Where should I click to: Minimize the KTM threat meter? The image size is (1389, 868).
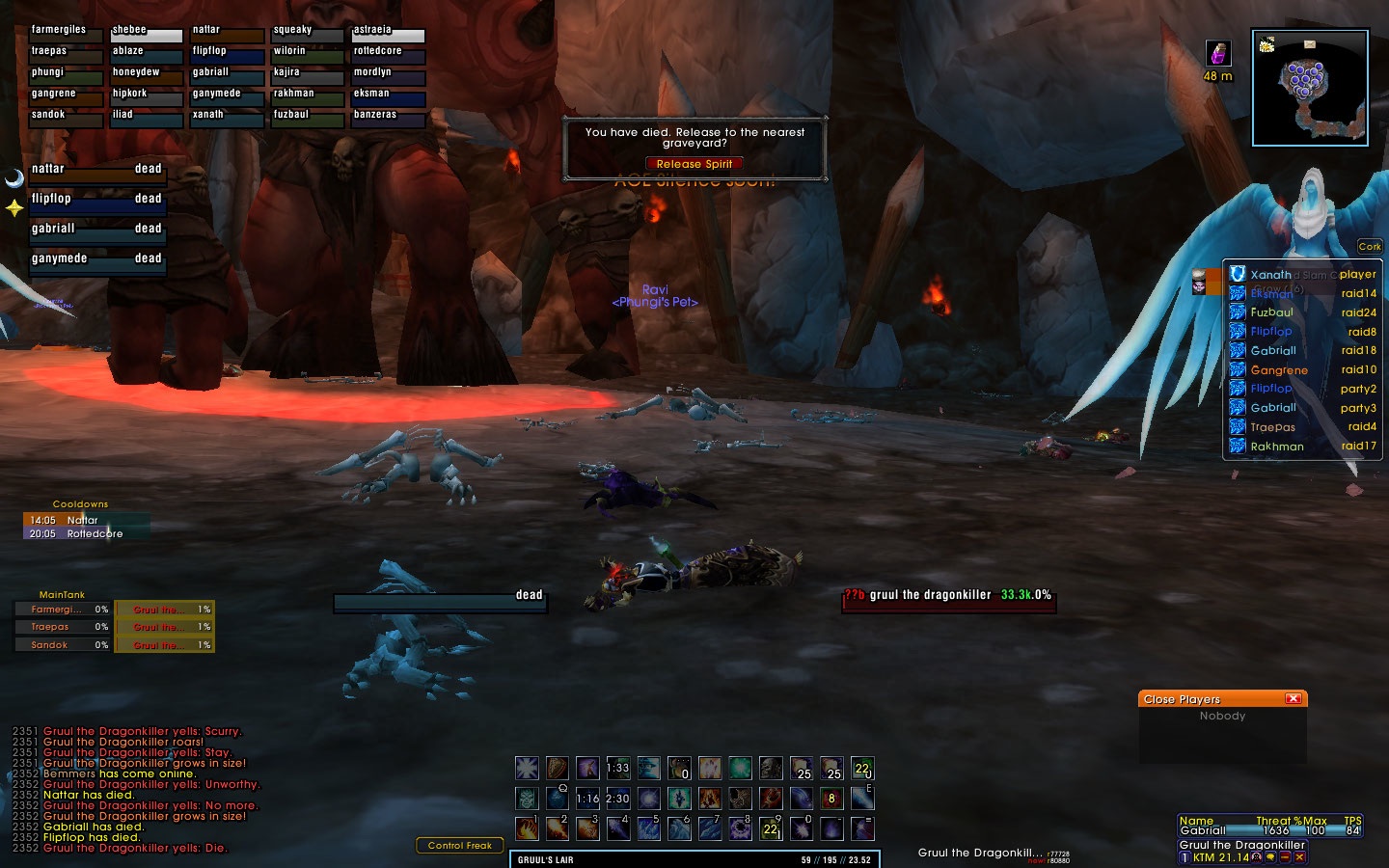[1286, 857]
